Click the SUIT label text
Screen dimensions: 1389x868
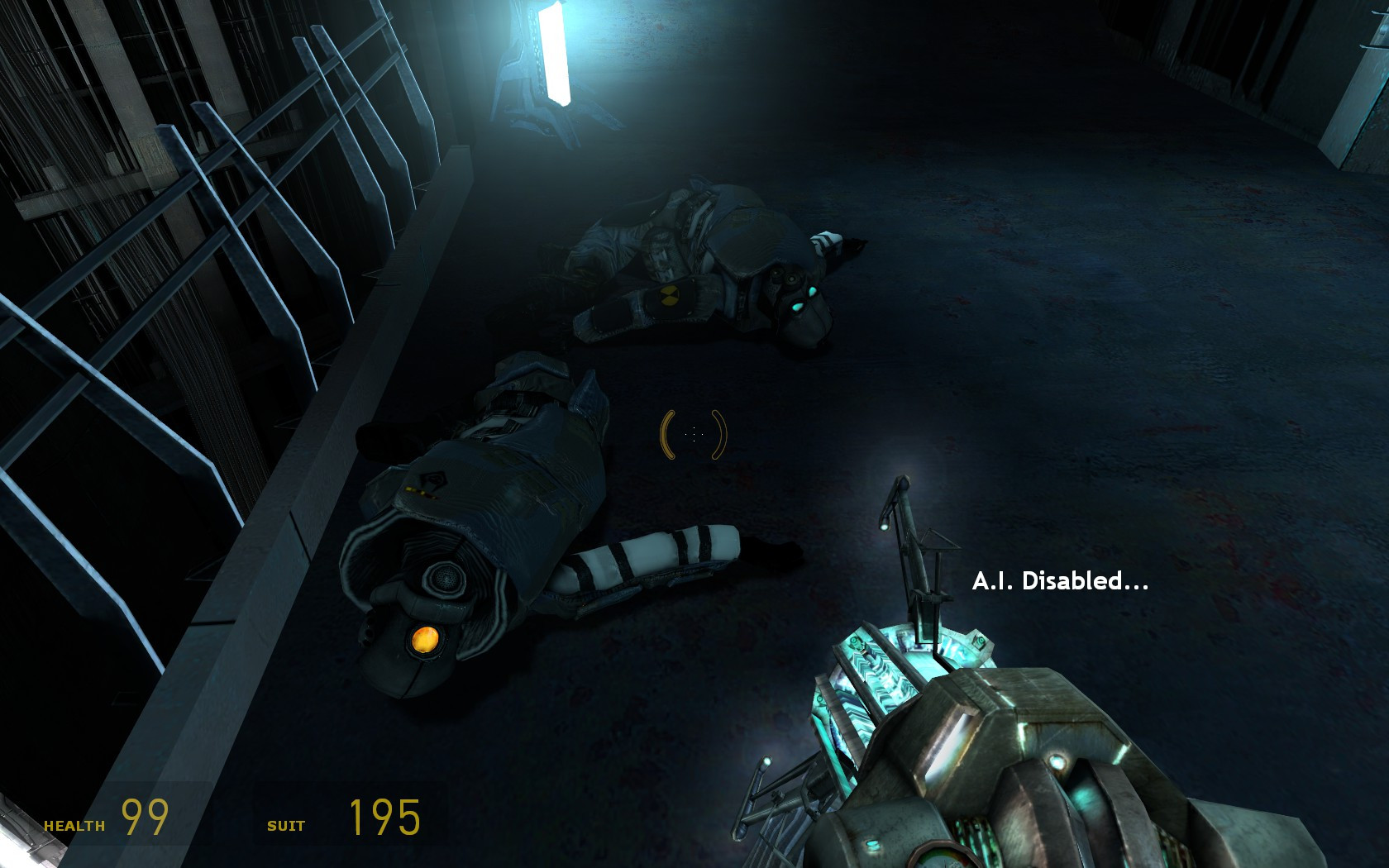[284, 824]
